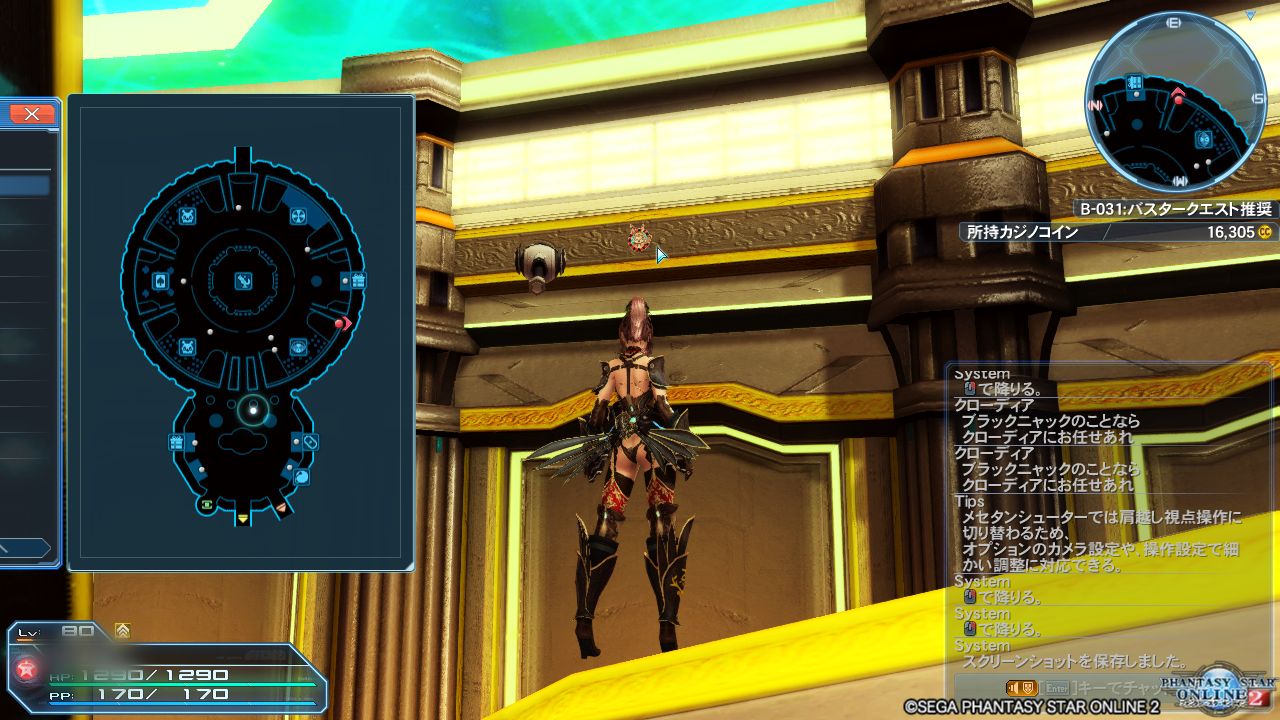Screen dimensions: 1280x720
Task: Select the highlighted row in the left menu panel
Action: click(x=22, y=185)
